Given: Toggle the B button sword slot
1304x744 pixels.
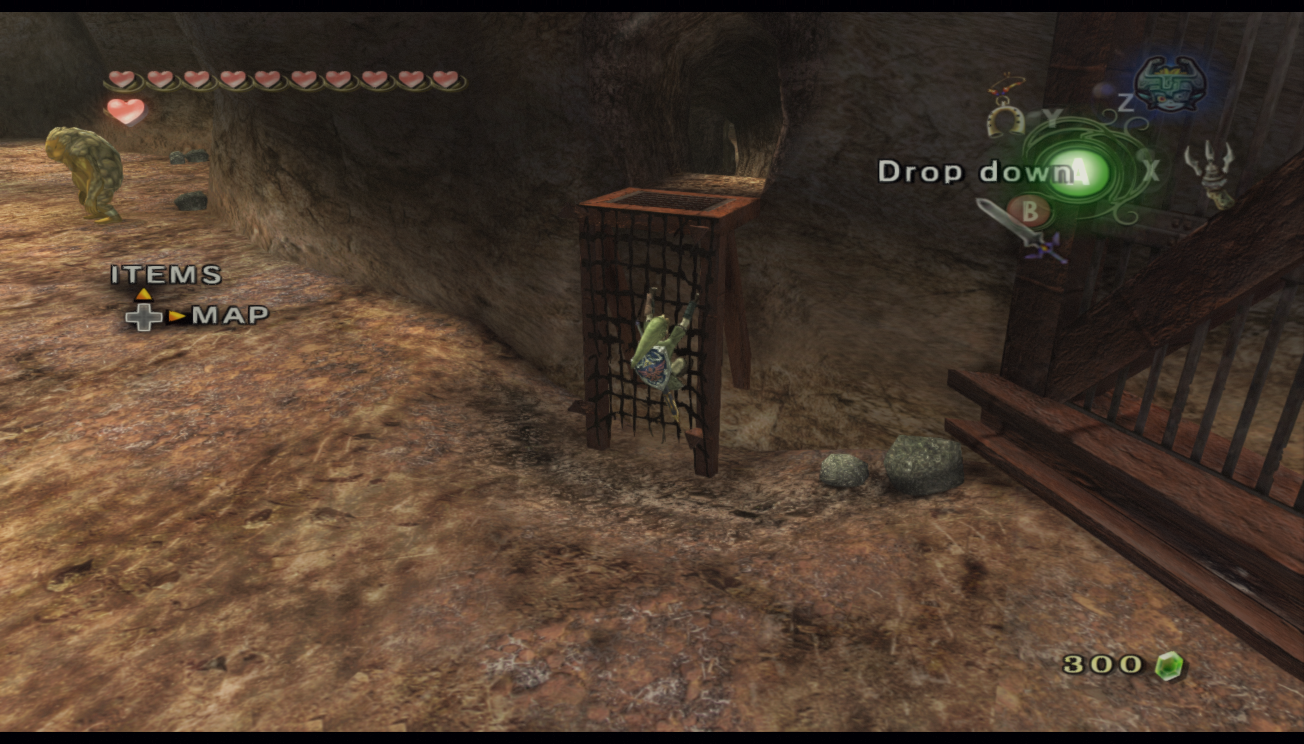Looking at the screenshot, I should click(x=1030, y=213).
